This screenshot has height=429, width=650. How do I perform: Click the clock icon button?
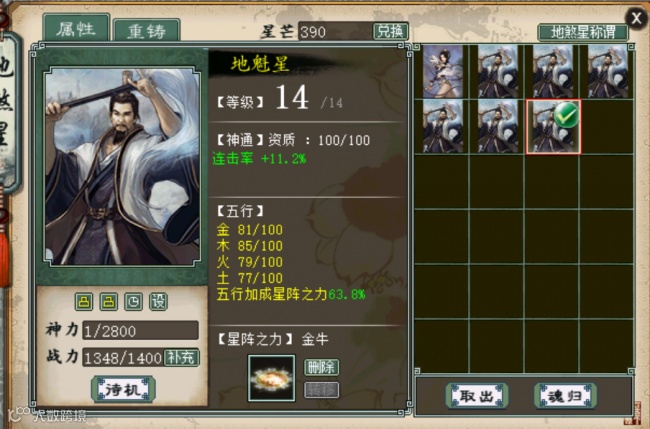133,301
